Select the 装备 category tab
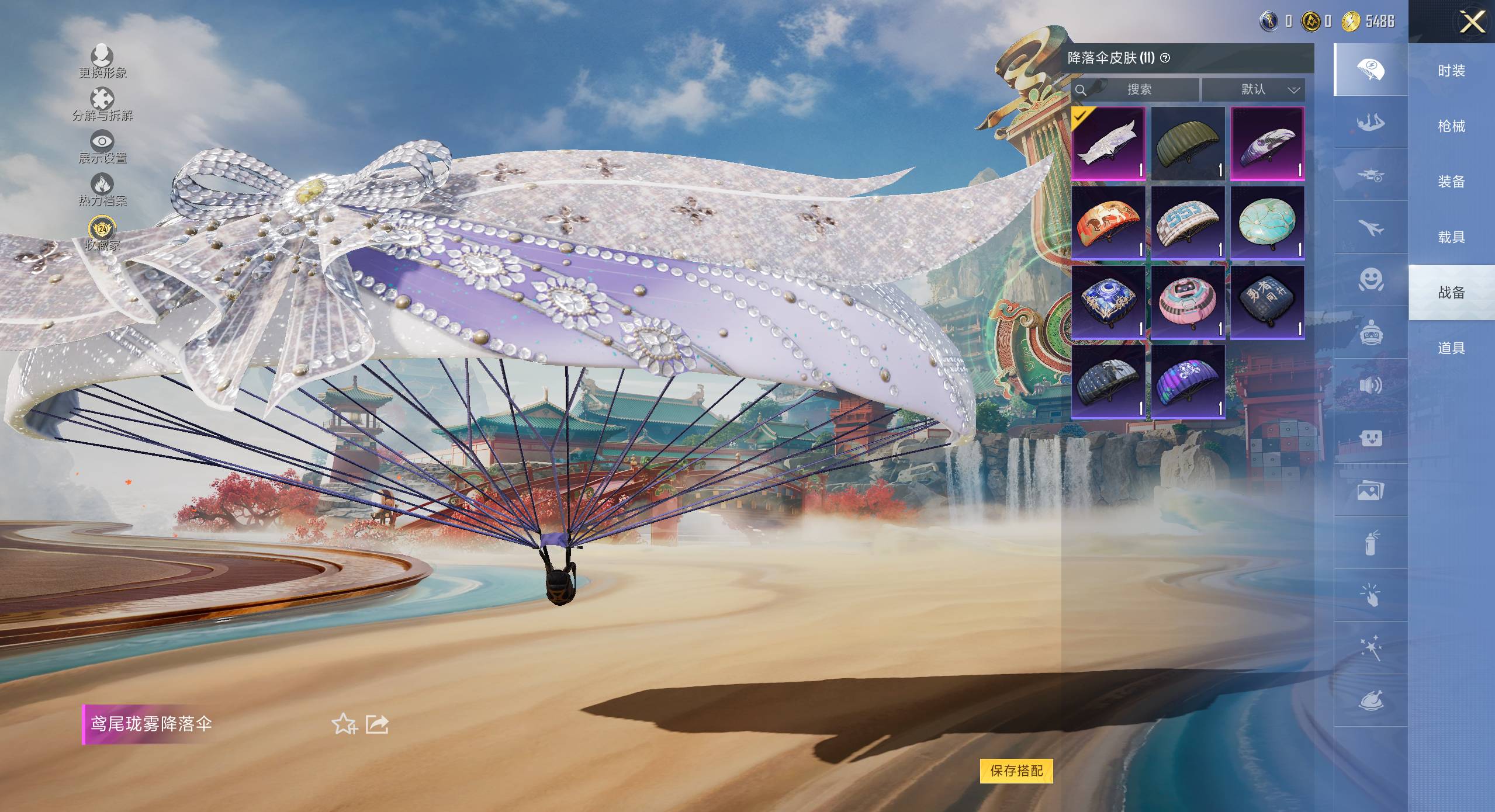This screenshot has height=812, width=1495. tap(1451, 182)
